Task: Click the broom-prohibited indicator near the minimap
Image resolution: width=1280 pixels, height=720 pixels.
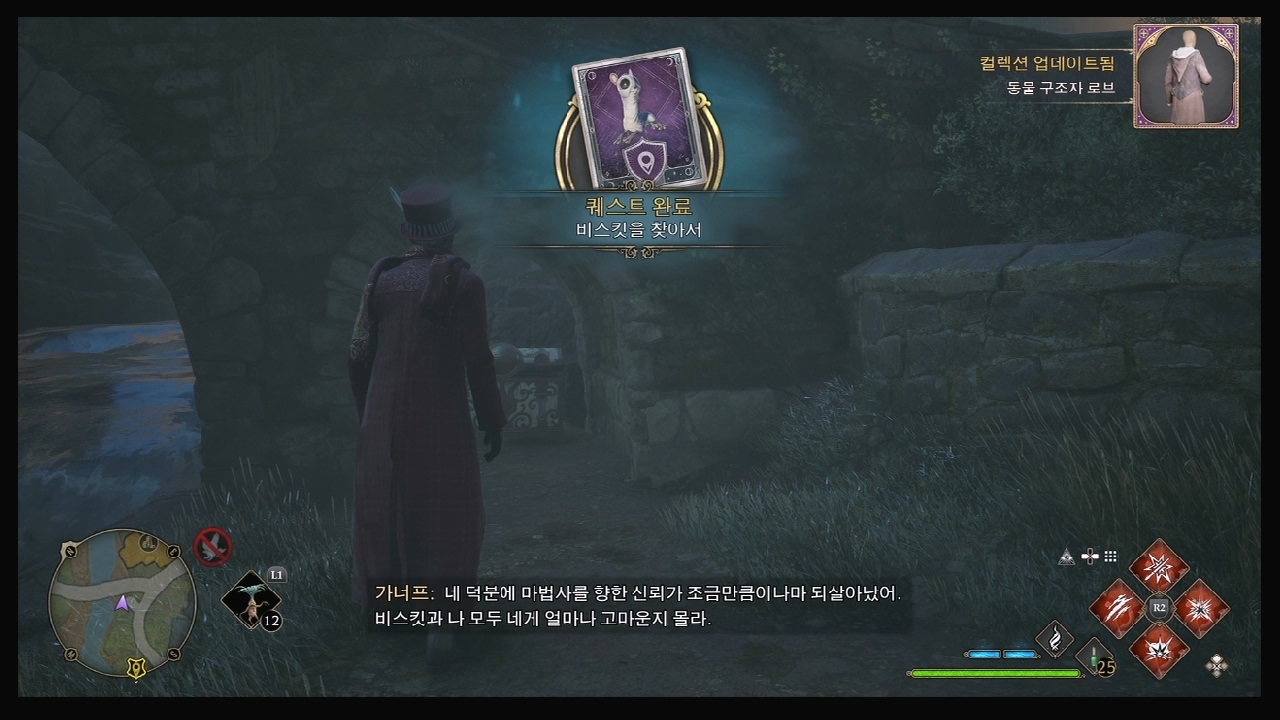Action: pos(213,546)
